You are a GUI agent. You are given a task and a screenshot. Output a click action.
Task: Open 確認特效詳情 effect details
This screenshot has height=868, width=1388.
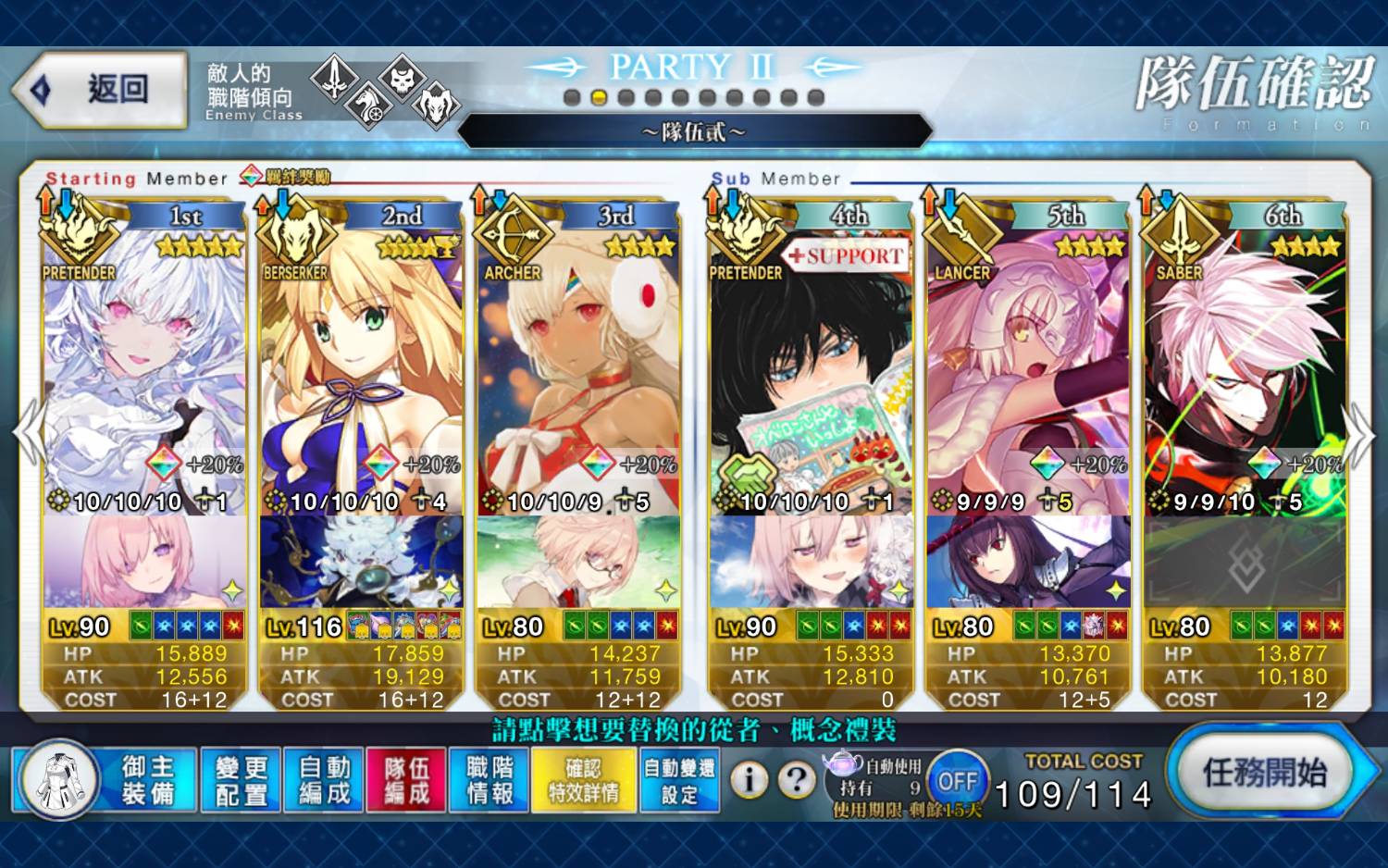[583, 779]
